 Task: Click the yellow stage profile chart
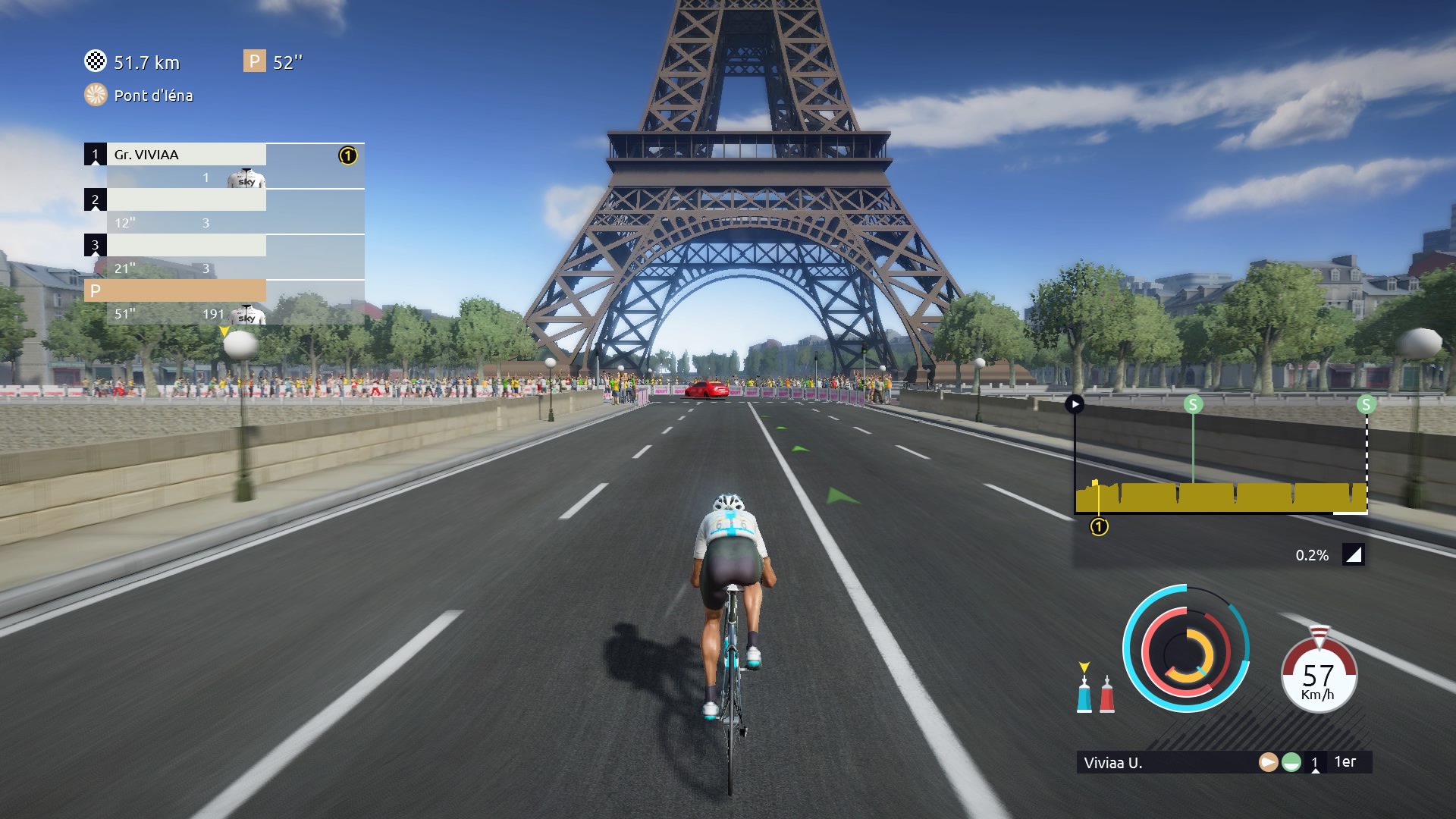coord(1221,497)
